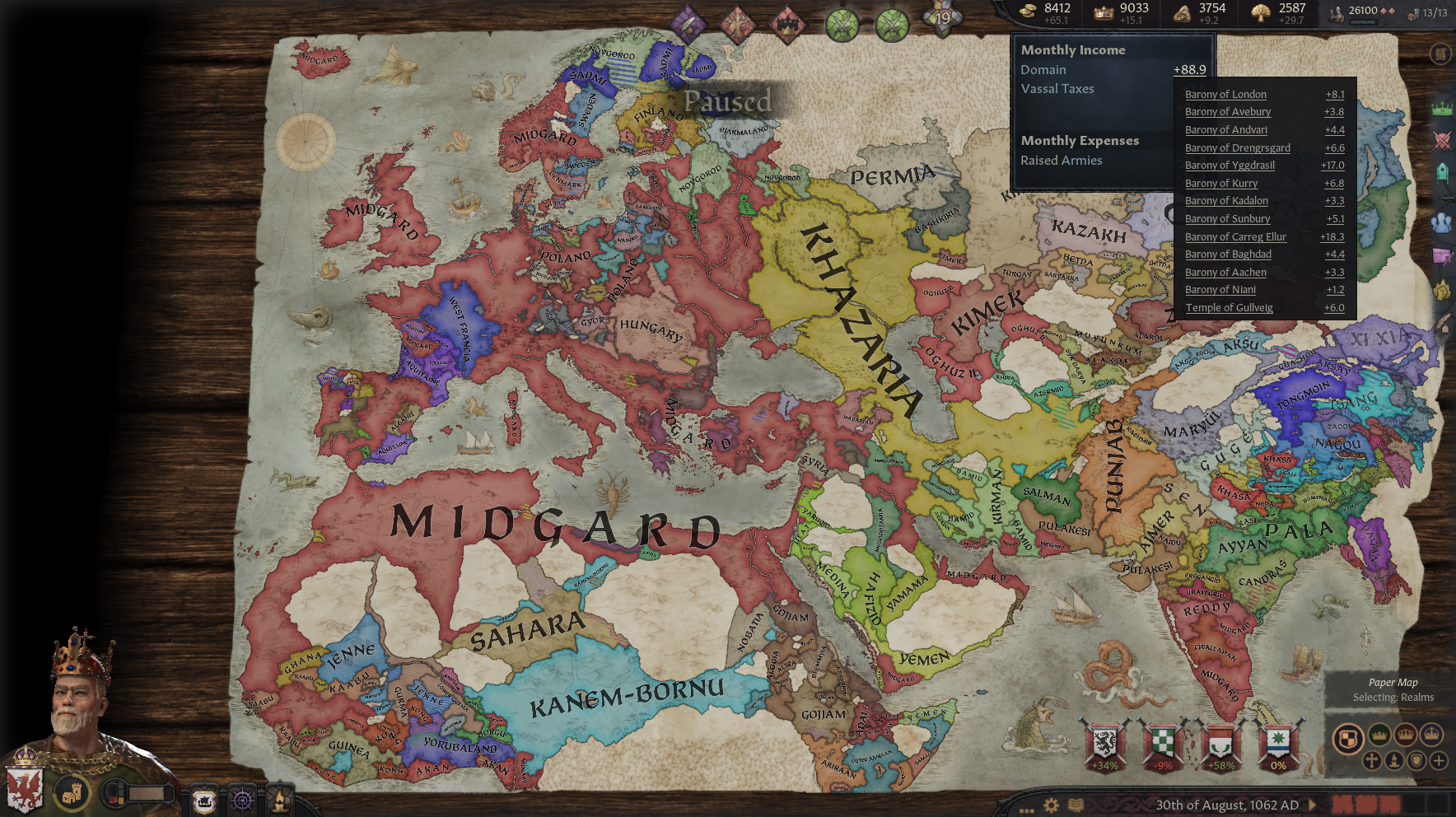The height and width of the screenshot is (817, 1456).
Task: Click the Barony of London income link
Action: (1225, 94)
